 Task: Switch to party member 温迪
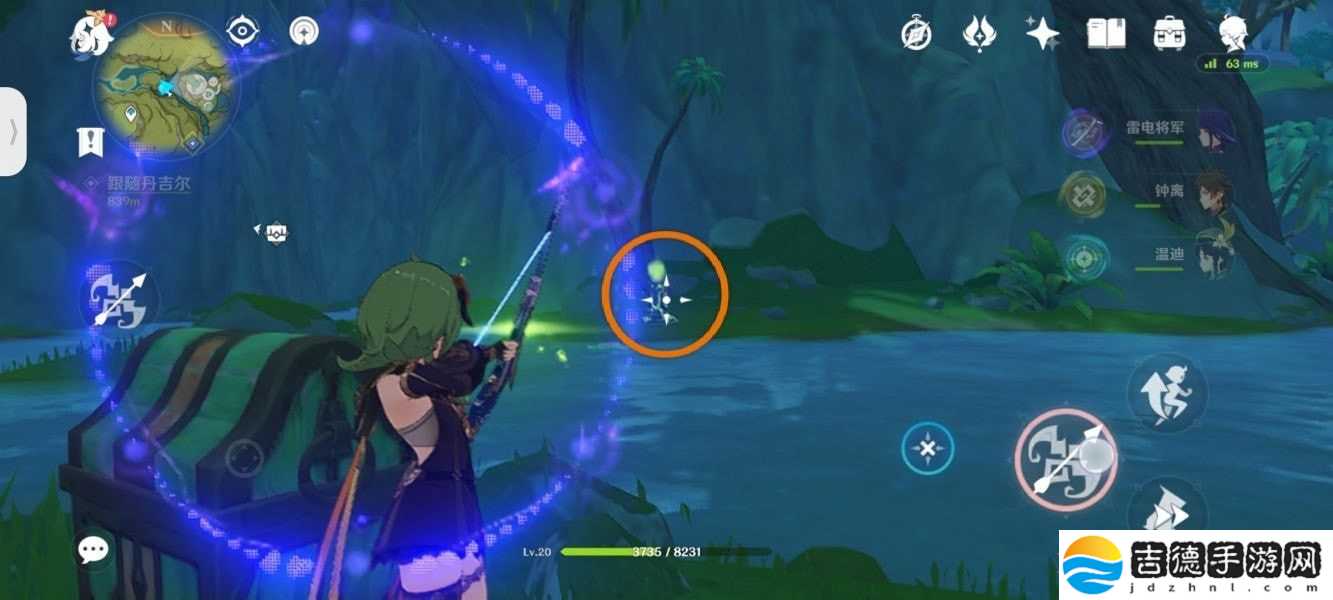click(x=1212, y=254)
